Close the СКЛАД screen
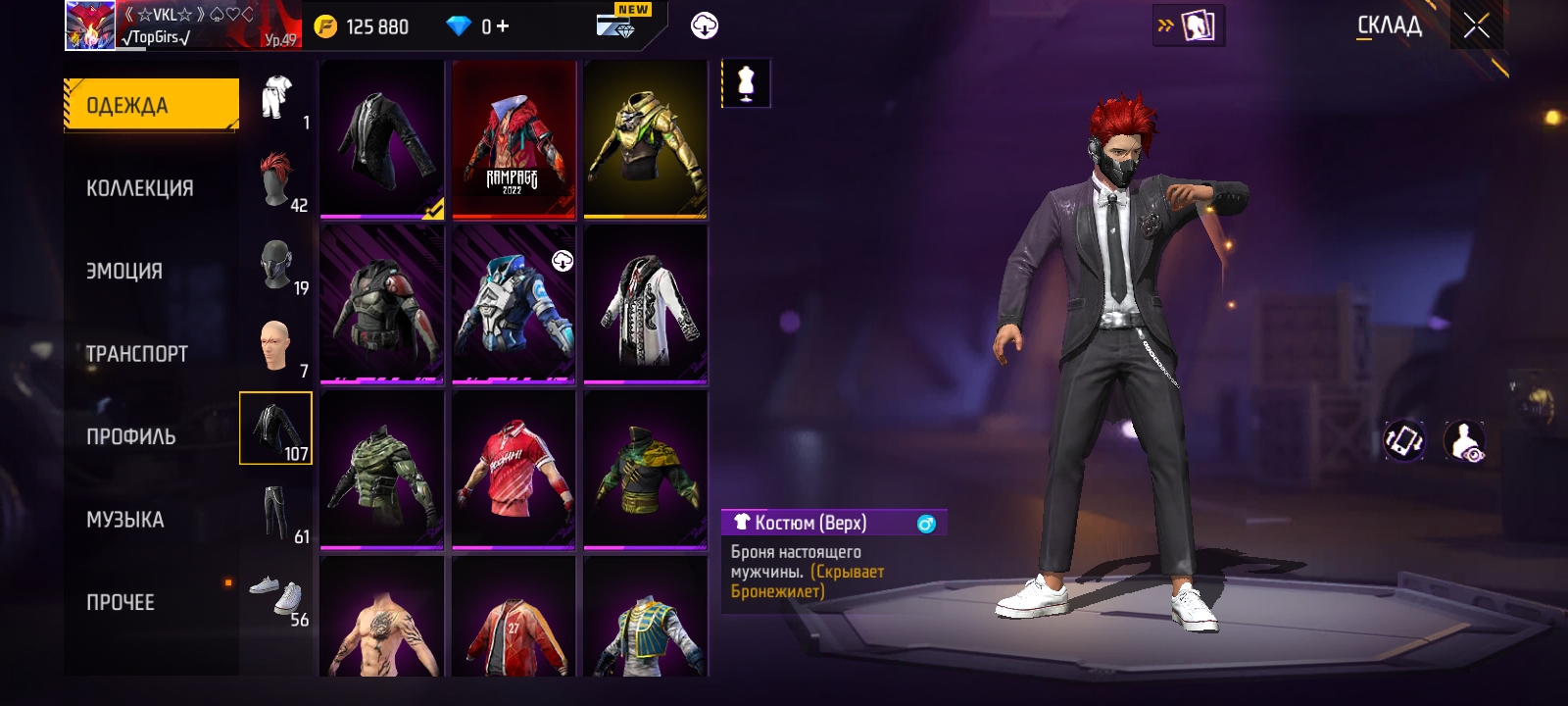Image resolution: width=1568 pixels, height=706 pixels. [1476, 26]
